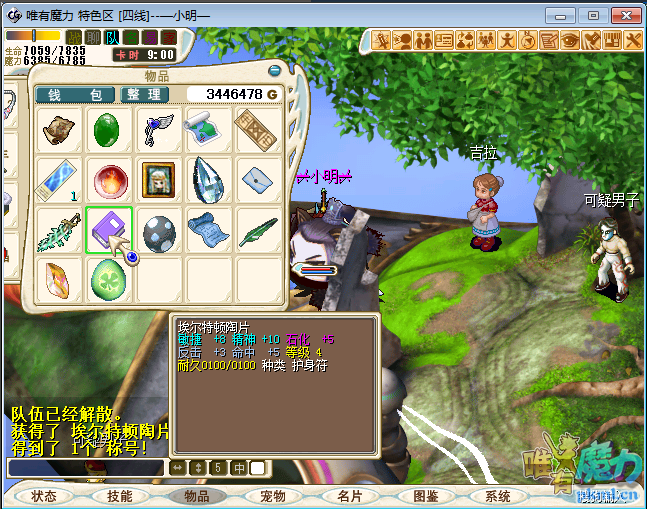Open the 系统 (System) menu
Image resolution: width=647 pixels, height=509 pixels.
tap(498, 496)
